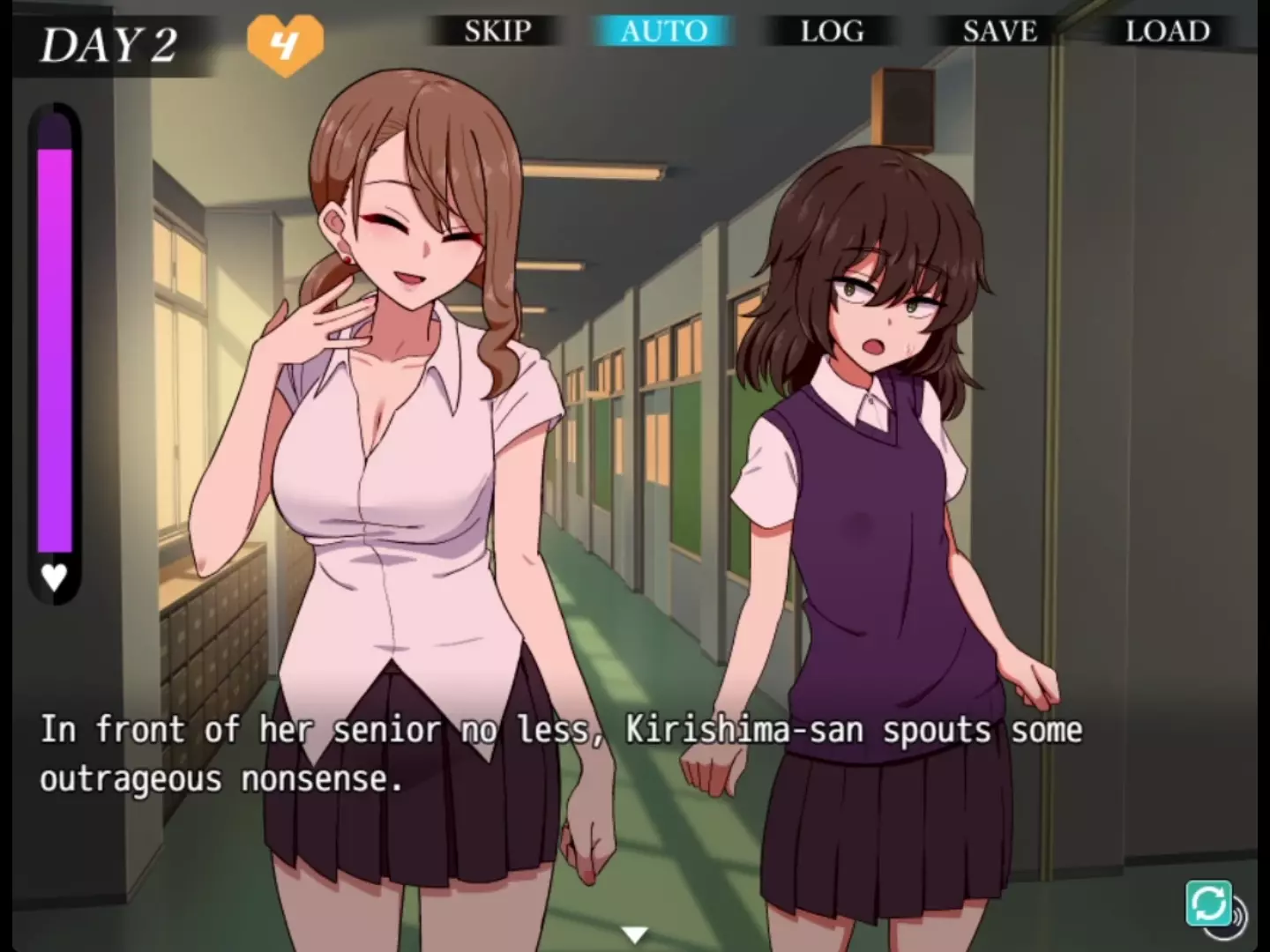Open the SAVE menu
This screenshot has width=1270, height=952.
(x=999, y=32)
